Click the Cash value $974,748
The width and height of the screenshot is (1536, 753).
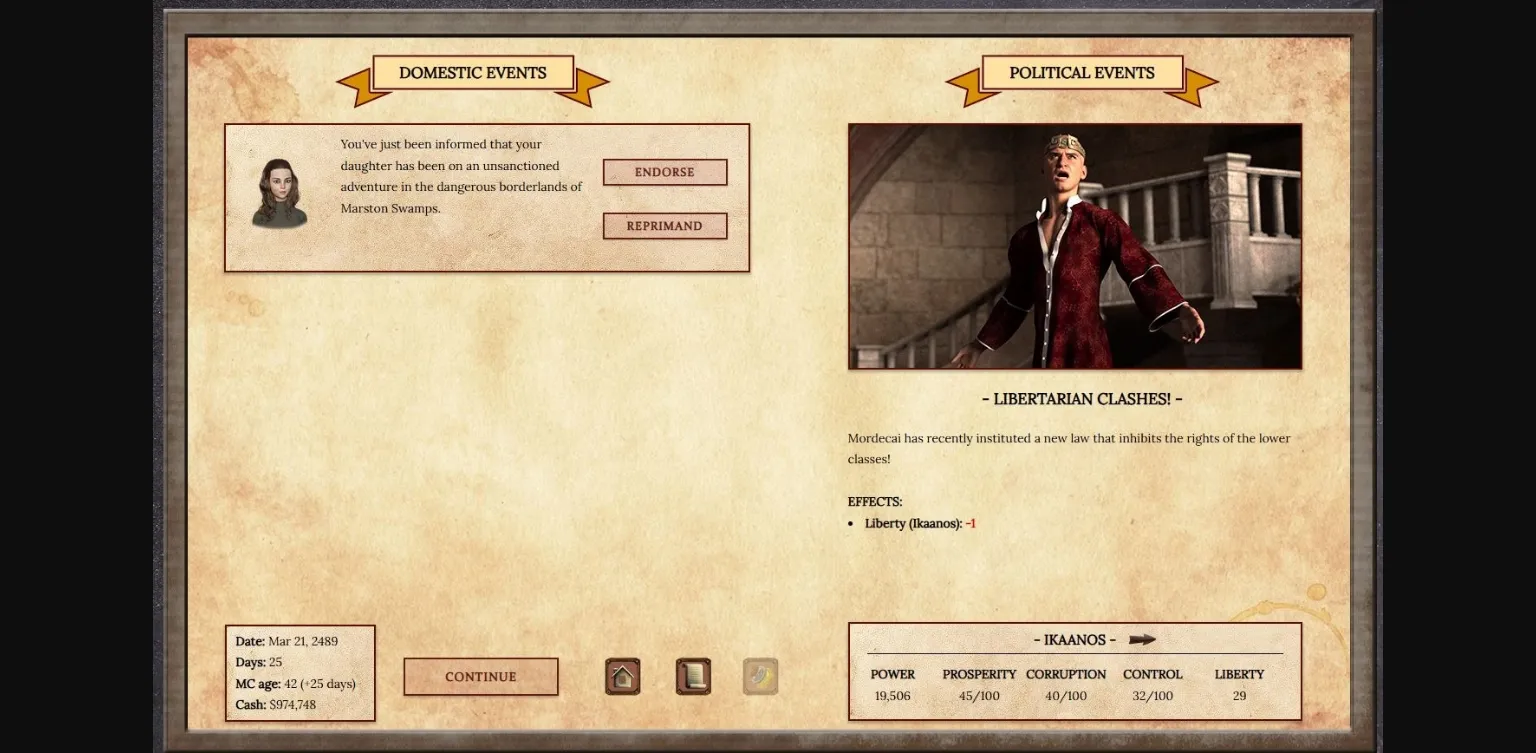click(273, 704)
